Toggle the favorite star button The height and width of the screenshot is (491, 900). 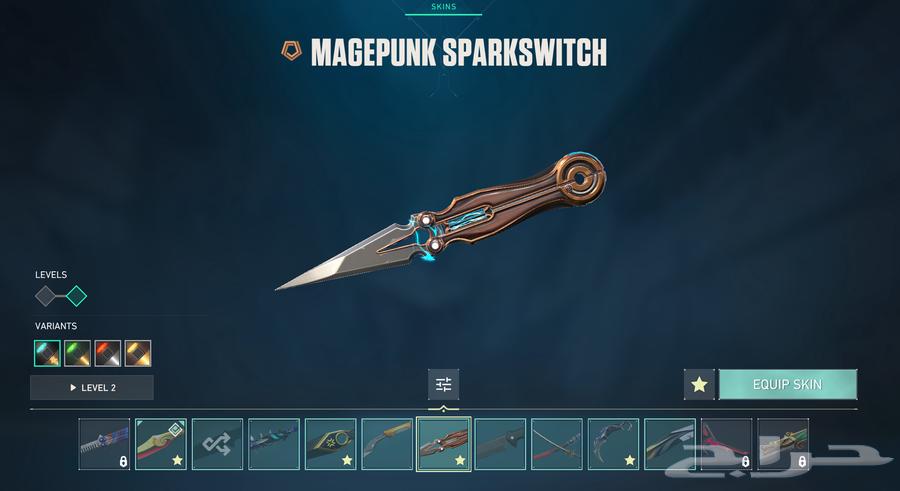click(x=699, y=385)
